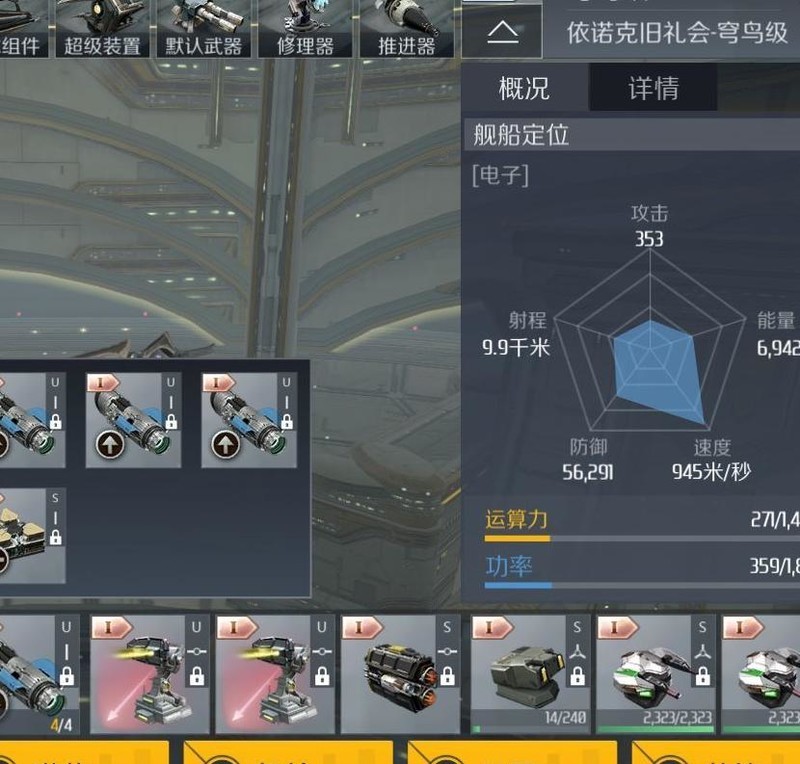Switch to the 概况 tab
Screen dimensions: 800x764
coord(524,88)
